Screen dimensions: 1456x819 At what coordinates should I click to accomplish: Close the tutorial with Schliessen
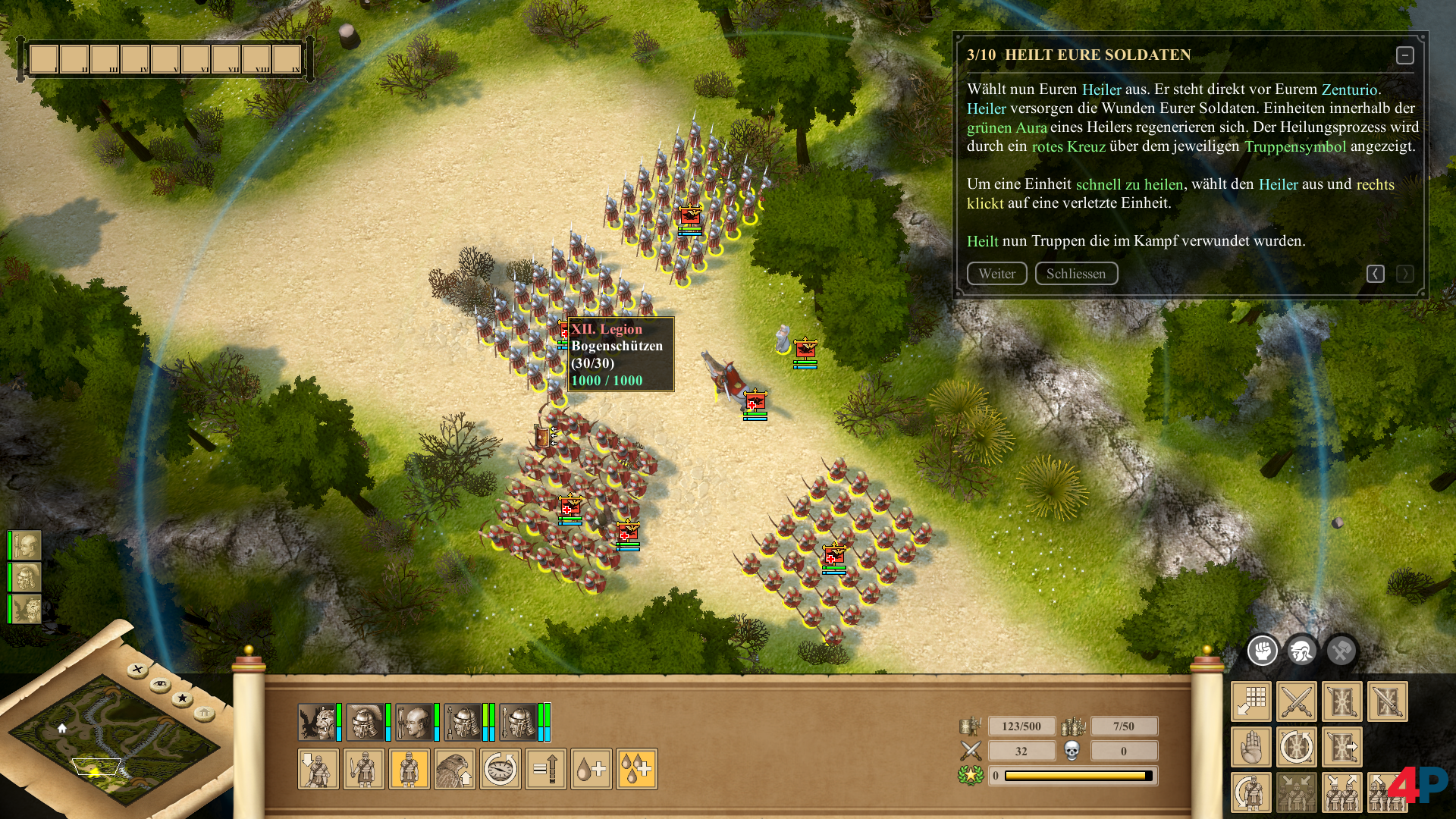pos(1076,274)
